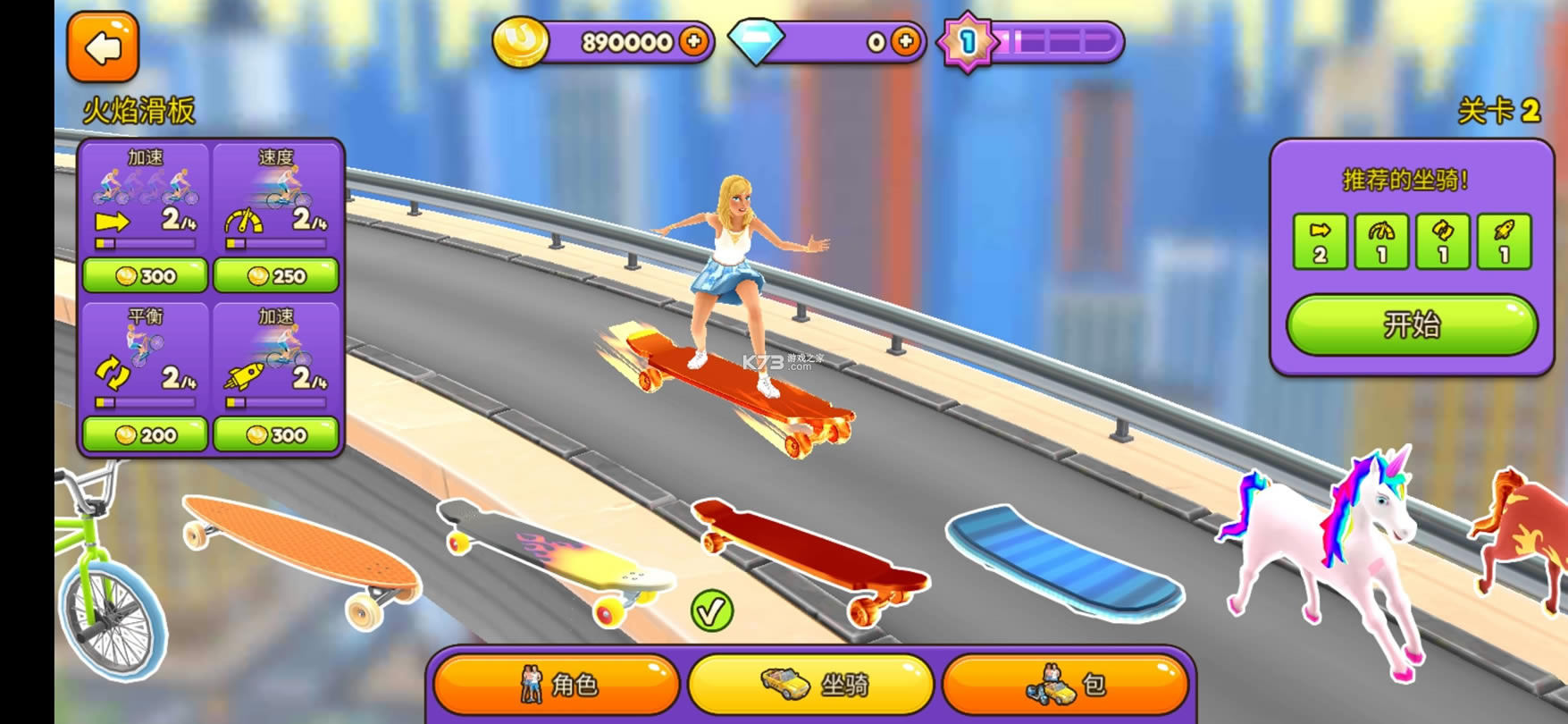Select the green BMX bicycle
Screen dimensions: 1568x724
tap(103, 572)
